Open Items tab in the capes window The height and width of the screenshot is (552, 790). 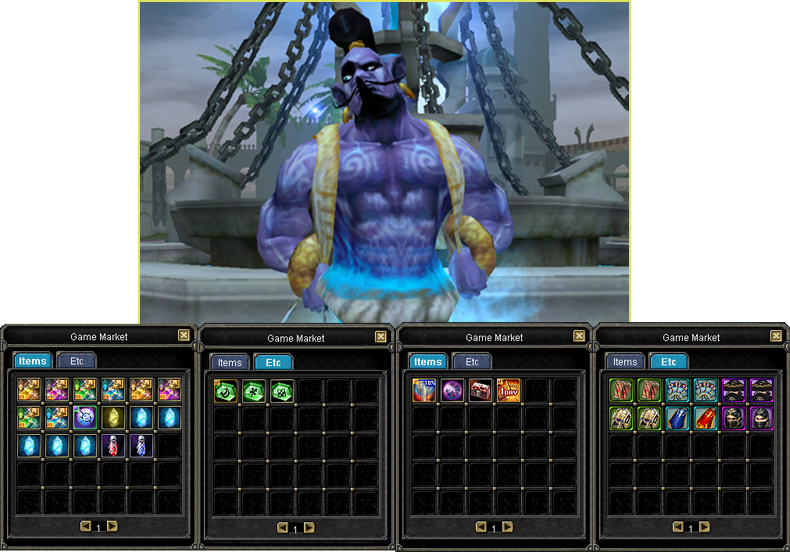click(x=625, y=362)
